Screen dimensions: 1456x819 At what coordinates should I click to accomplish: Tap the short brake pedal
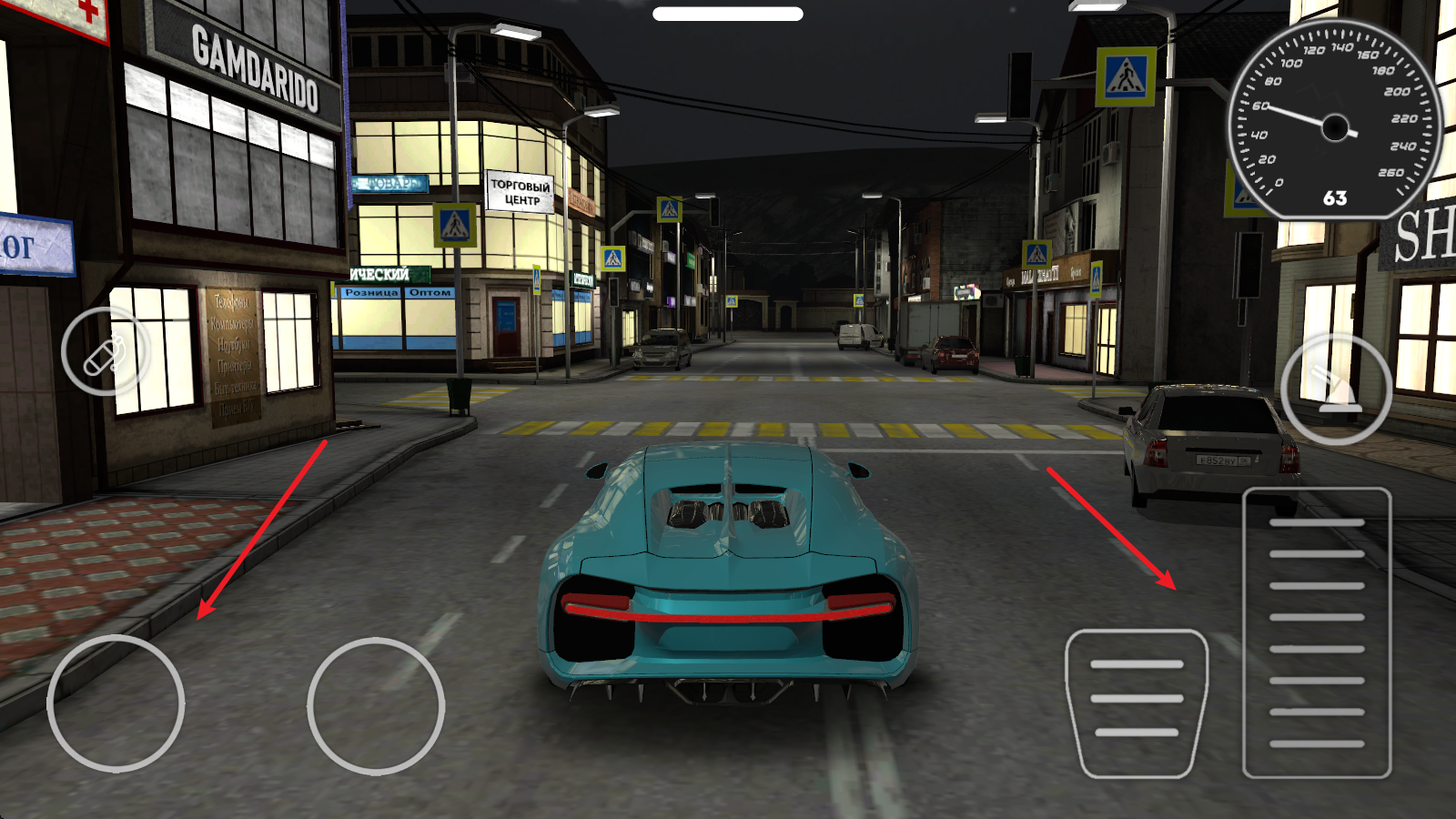pyautogui.click(x=1137, y=703)
